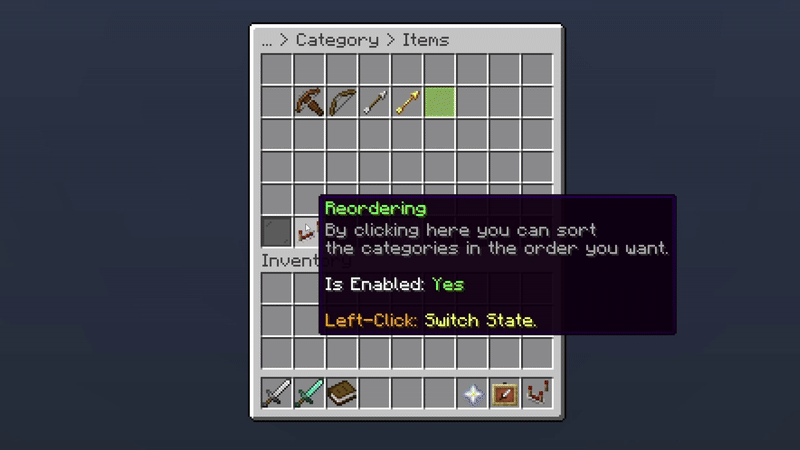
Task: Select the nether star hotbar slot
Action: tap(472, 393)
